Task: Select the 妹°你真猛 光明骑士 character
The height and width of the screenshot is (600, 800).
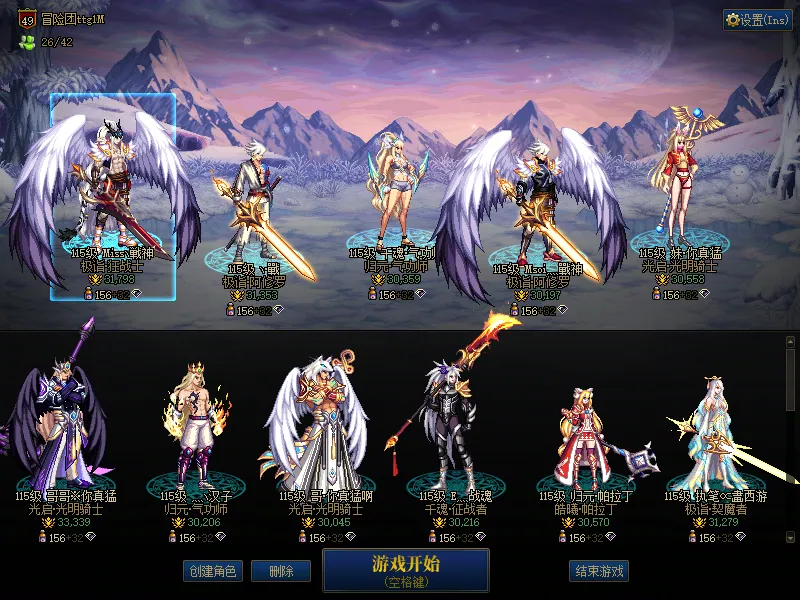Action: tap(681, 195)
